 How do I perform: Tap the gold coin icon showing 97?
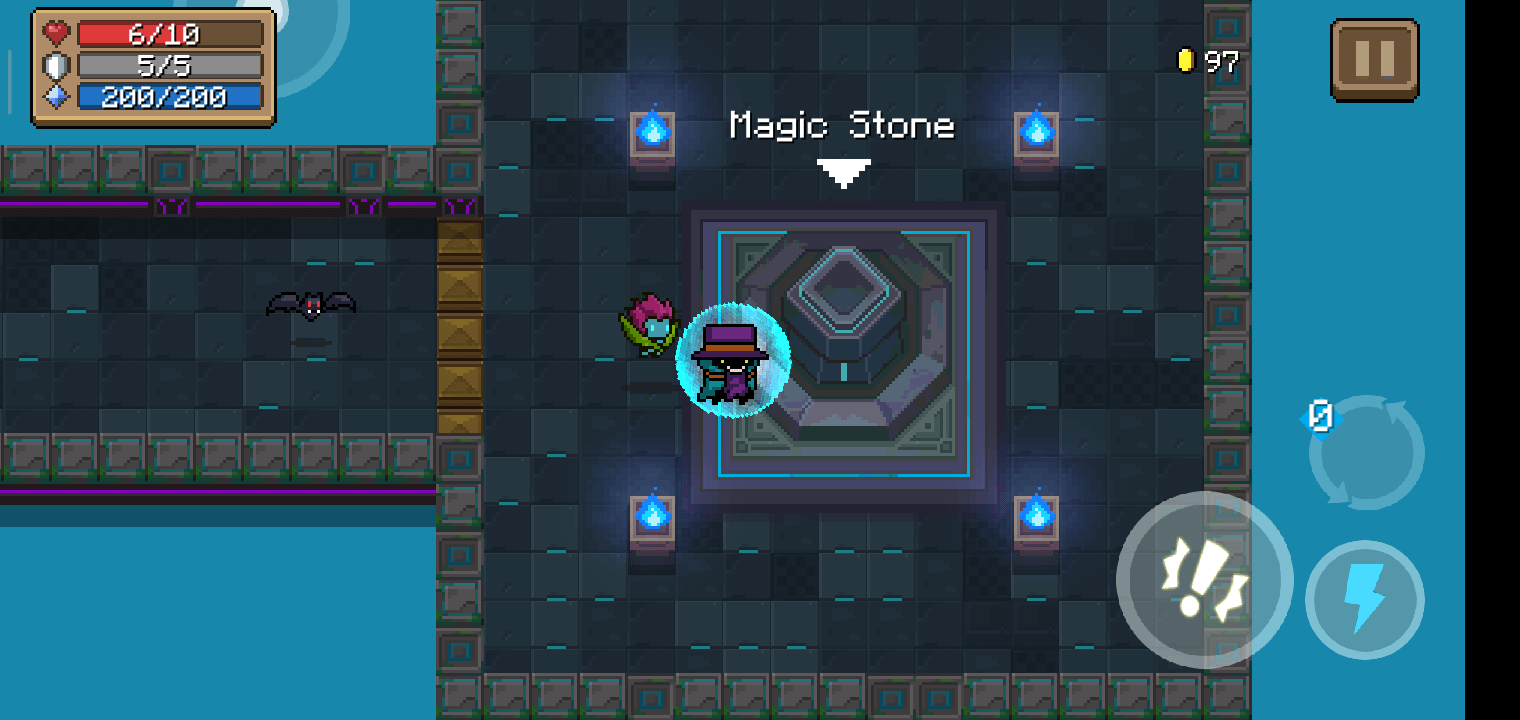coord(1188,60)
